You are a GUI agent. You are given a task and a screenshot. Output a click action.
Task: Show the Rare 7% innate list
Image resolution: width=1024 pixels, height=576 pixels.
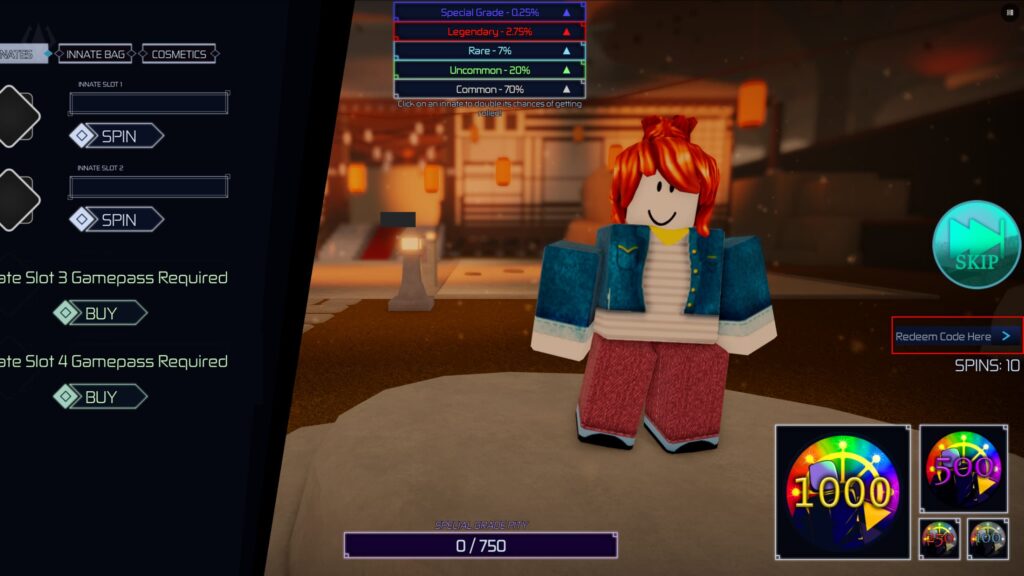coord(489,50)
